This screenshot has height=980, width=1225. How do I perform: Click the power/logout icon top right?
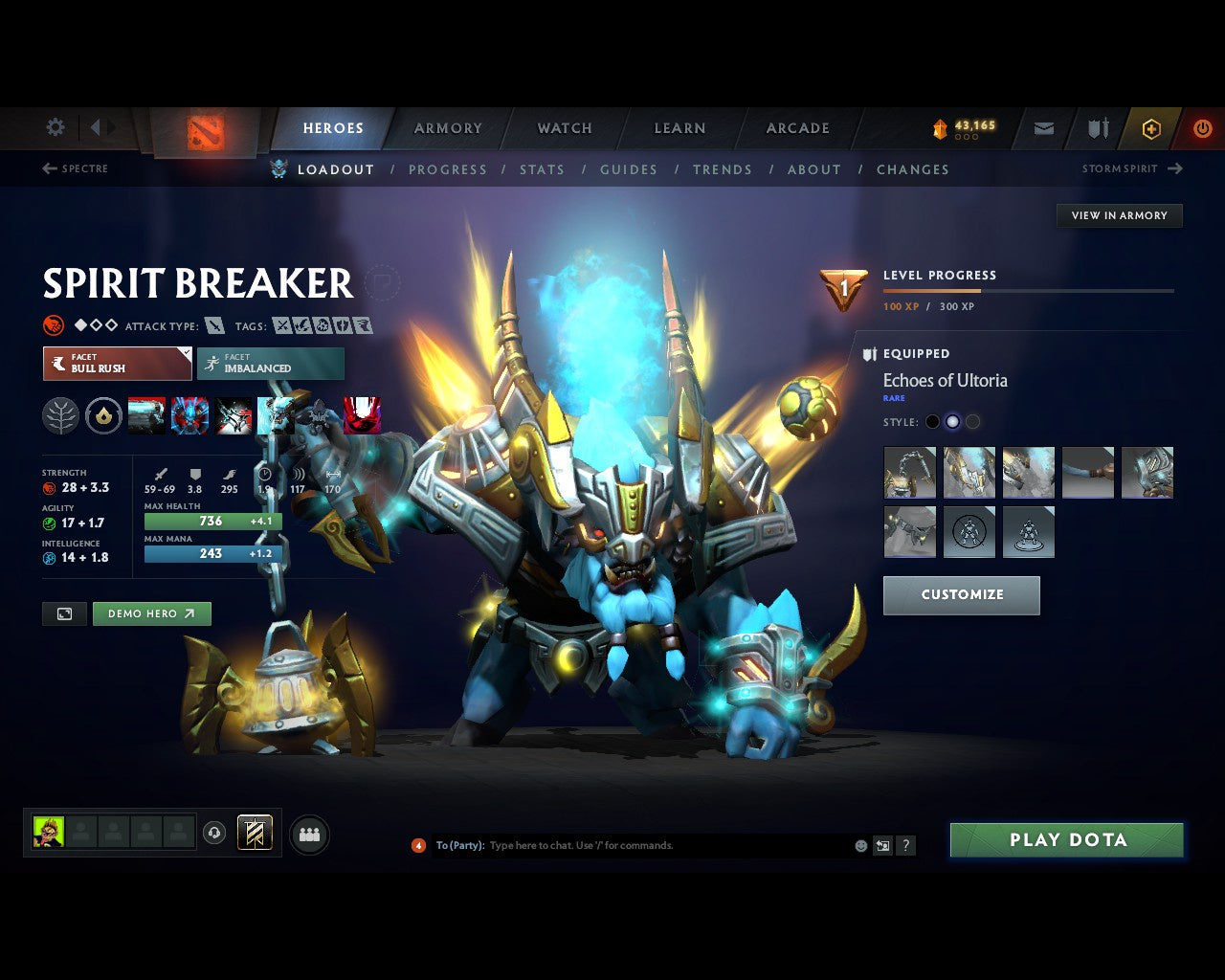1202,128
